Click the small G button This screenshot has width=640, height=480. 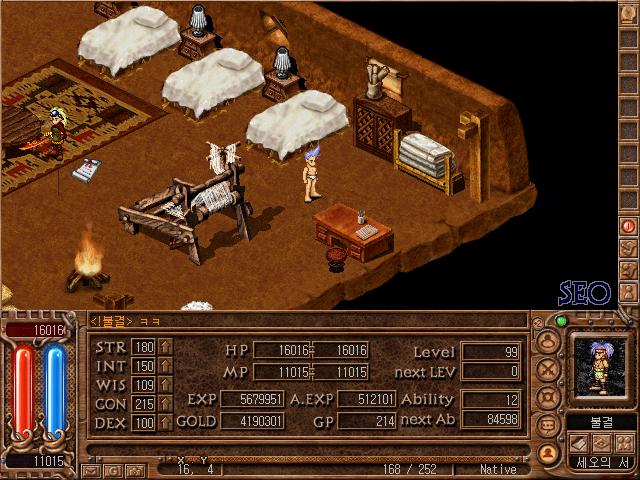tap(112, 469)
